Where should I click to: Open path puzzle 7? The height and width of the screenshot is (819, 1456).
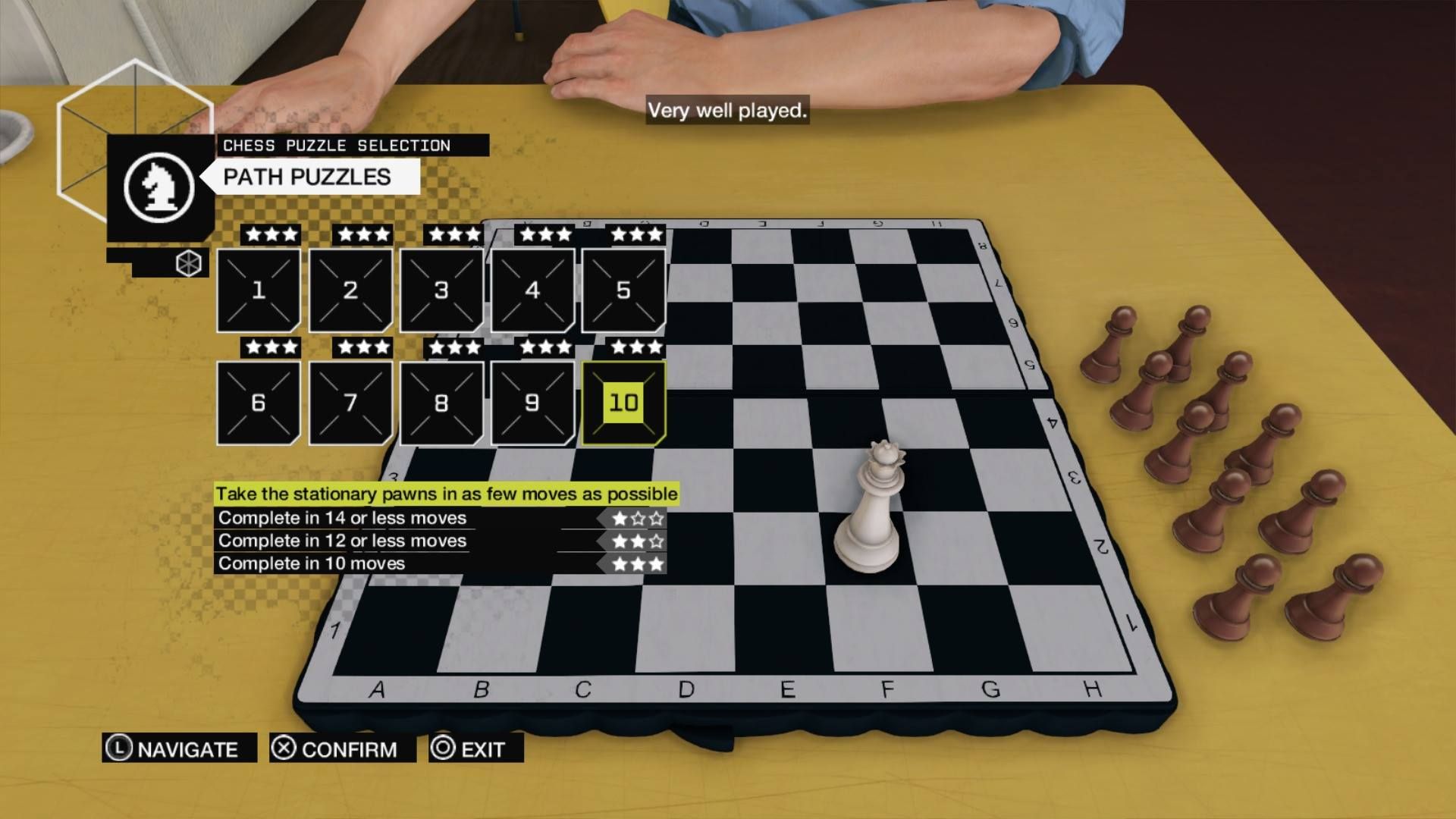click(350, 403)
